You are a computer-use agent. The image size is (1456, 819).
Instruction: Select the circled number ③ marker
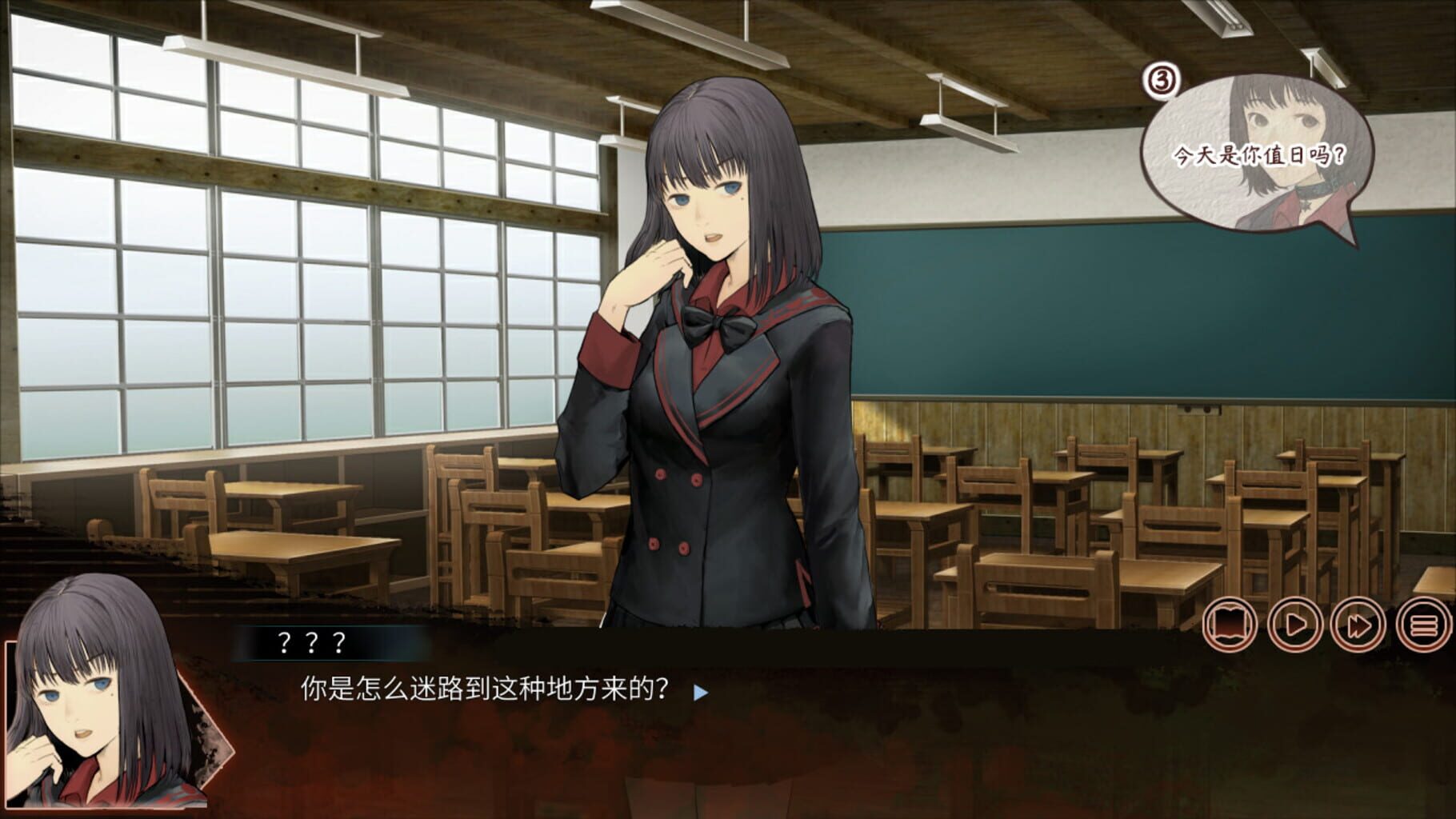pos(1162,80)
